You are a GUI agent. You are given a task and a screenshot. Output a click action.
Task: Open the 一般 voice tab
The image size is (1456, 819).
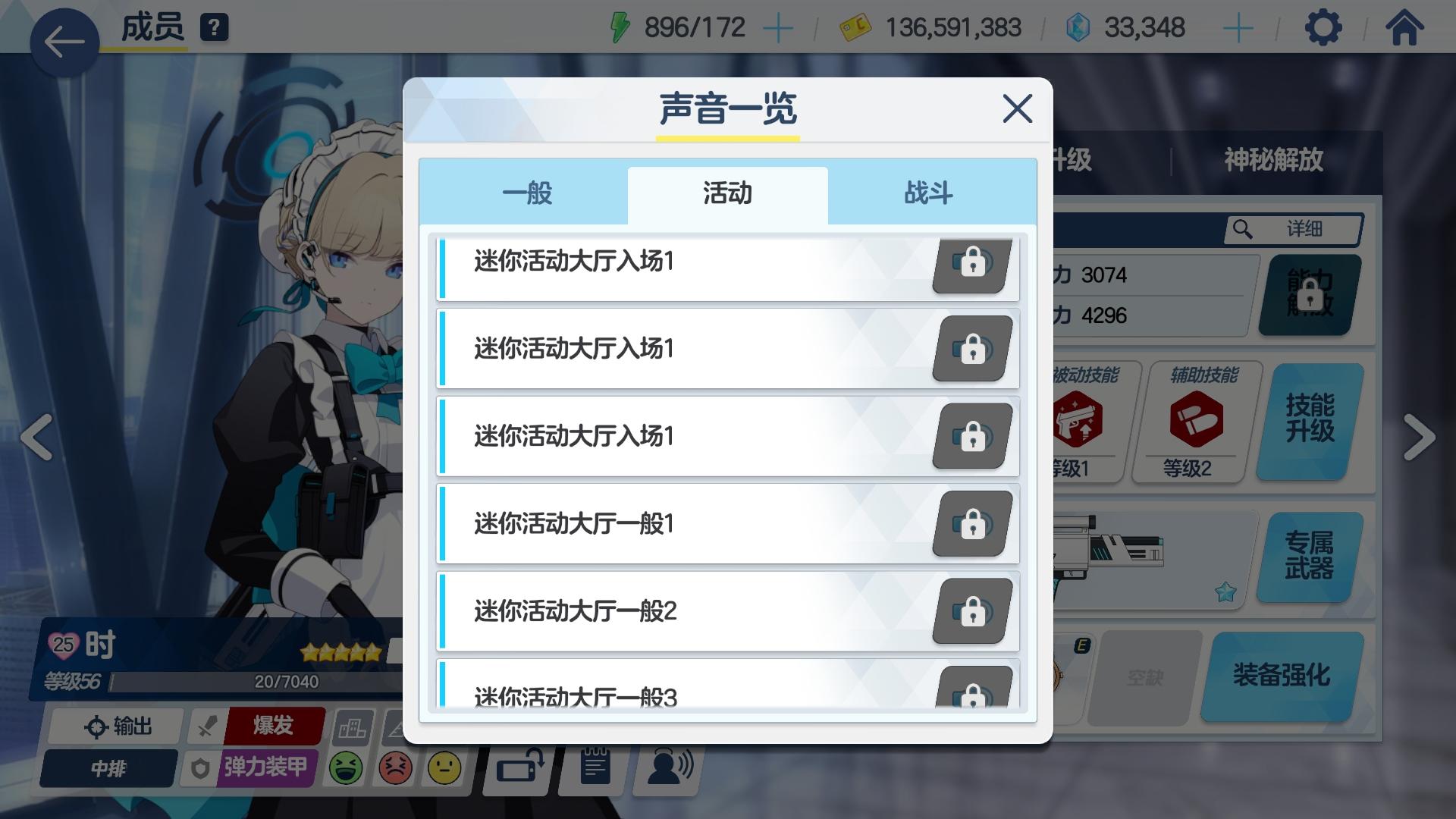coord(526,193)
